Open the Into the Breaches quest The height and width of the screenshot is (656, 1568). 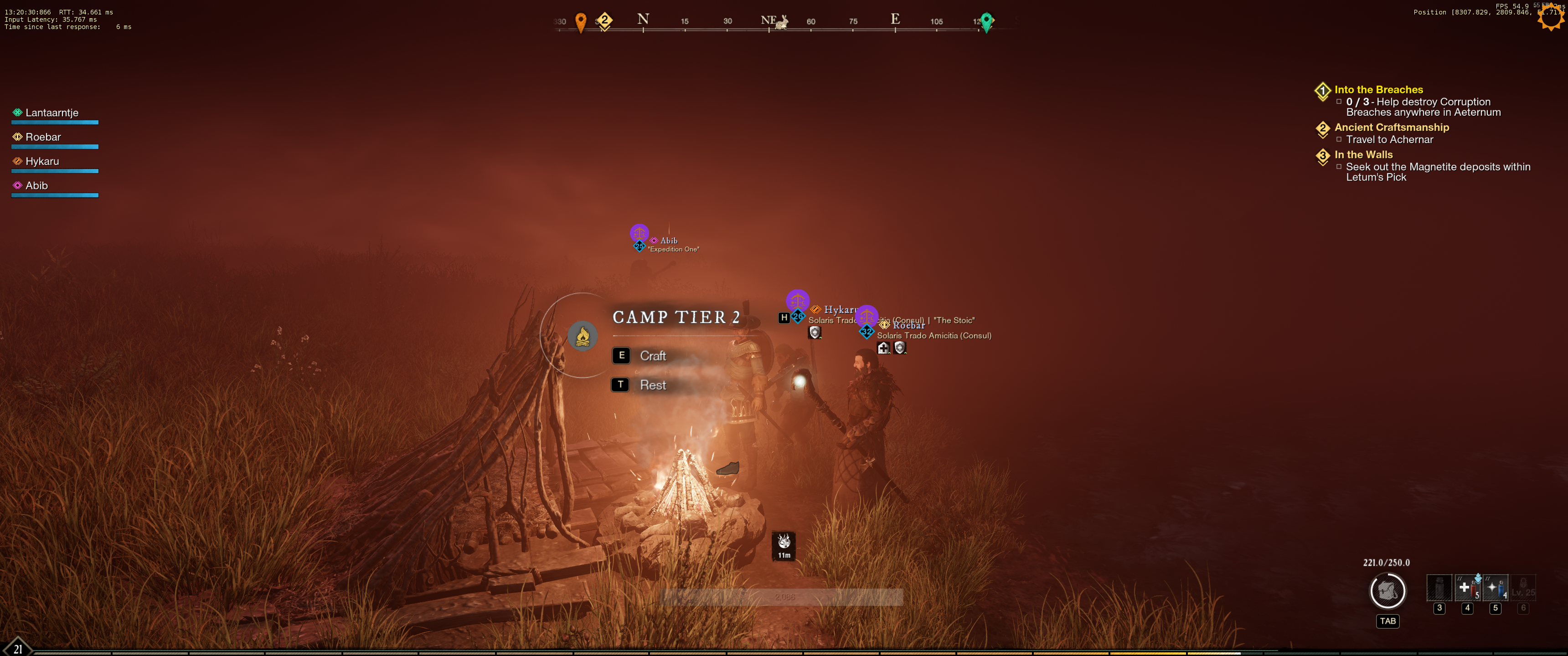tap(1378, 90)
